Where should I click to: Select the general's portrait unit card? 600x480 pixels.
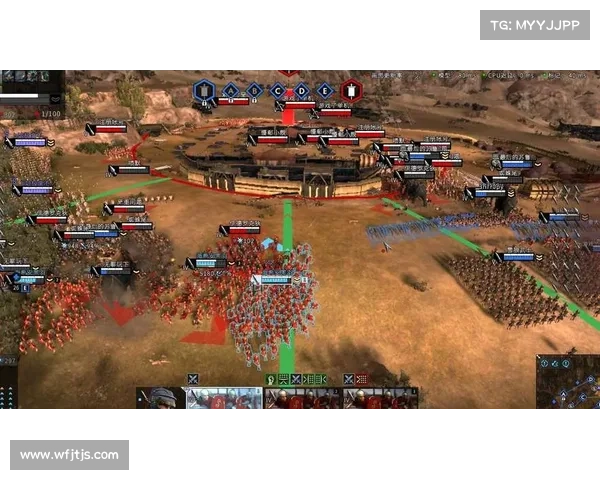click(160, 400)
